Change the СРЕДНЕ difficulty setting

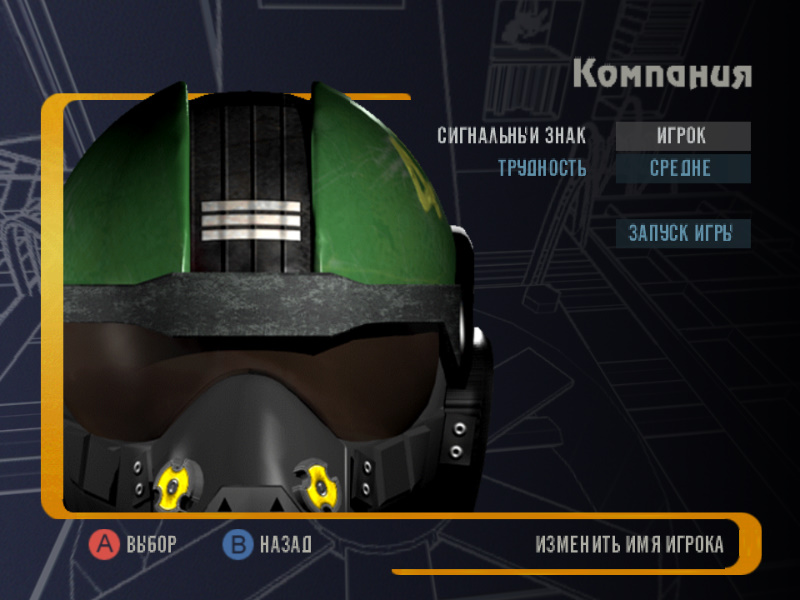(683, 168)
